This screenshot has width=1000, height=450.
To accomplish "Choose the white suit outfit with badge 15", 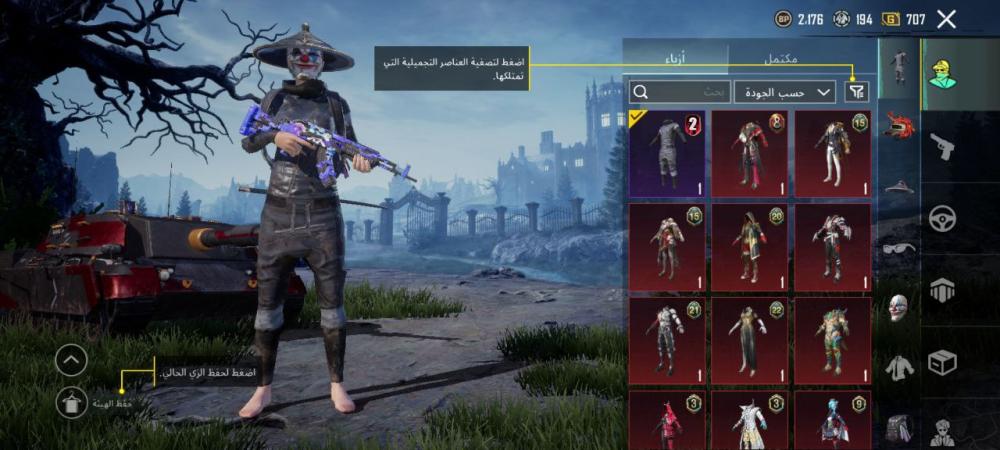I will (832, 154).
